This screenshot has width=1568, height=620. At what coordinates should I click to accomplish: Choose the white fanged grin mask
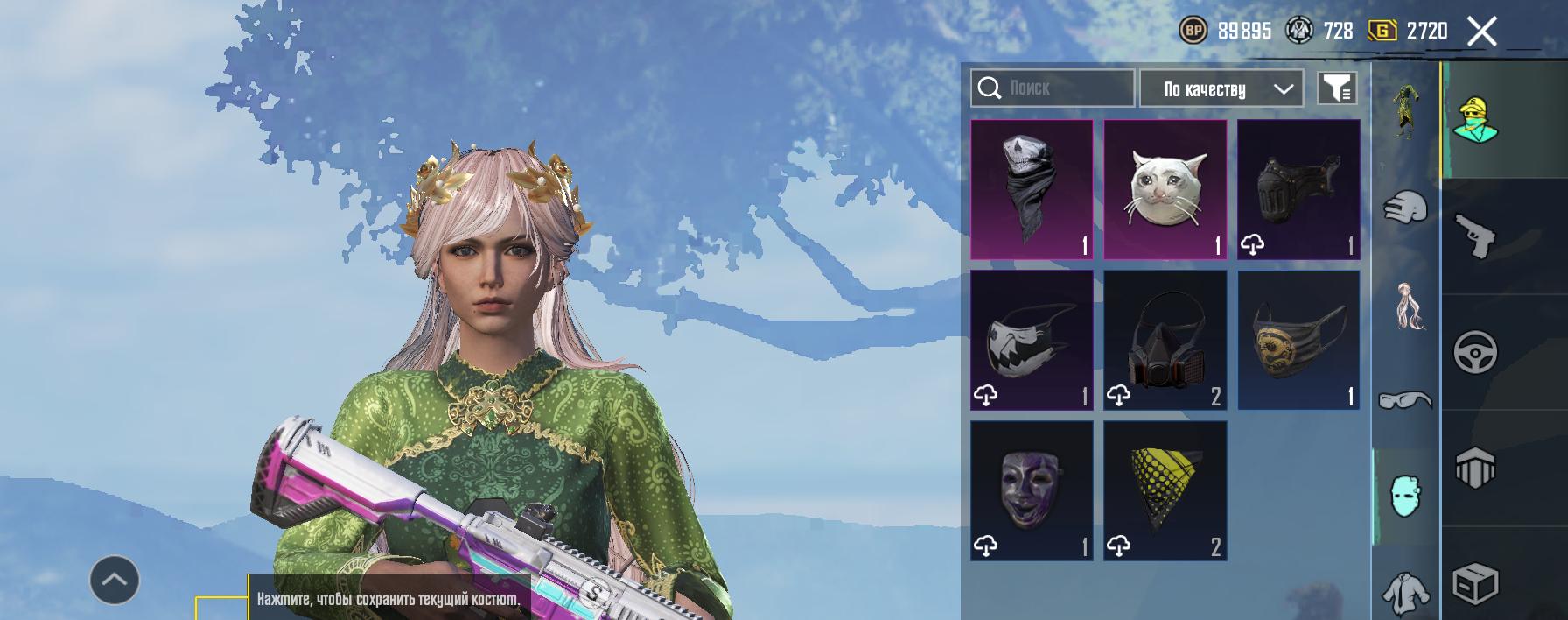[1032, 340]
